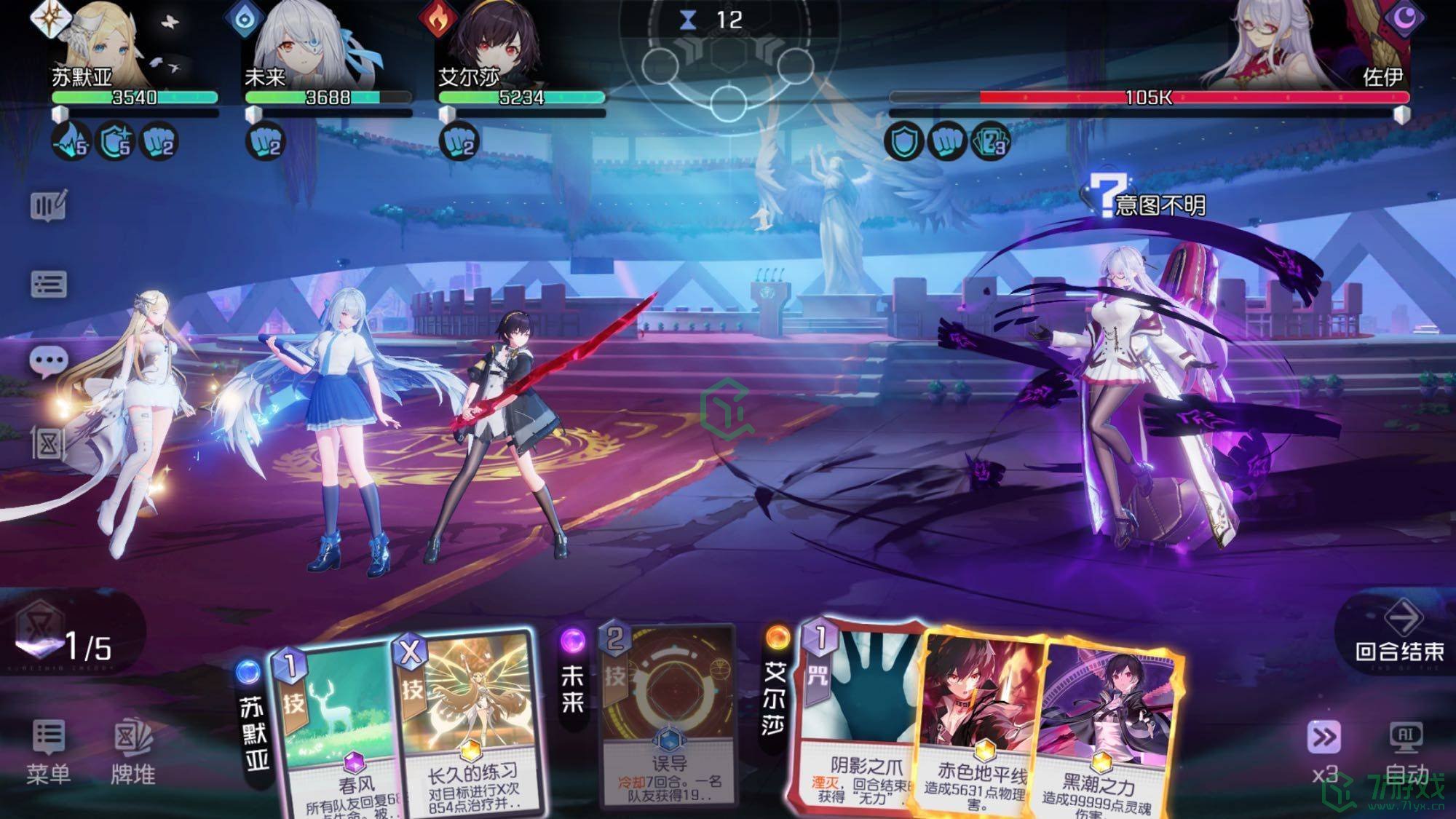Open the 牌堆 card deck
1456x819 pixels.
click(133, 751)
